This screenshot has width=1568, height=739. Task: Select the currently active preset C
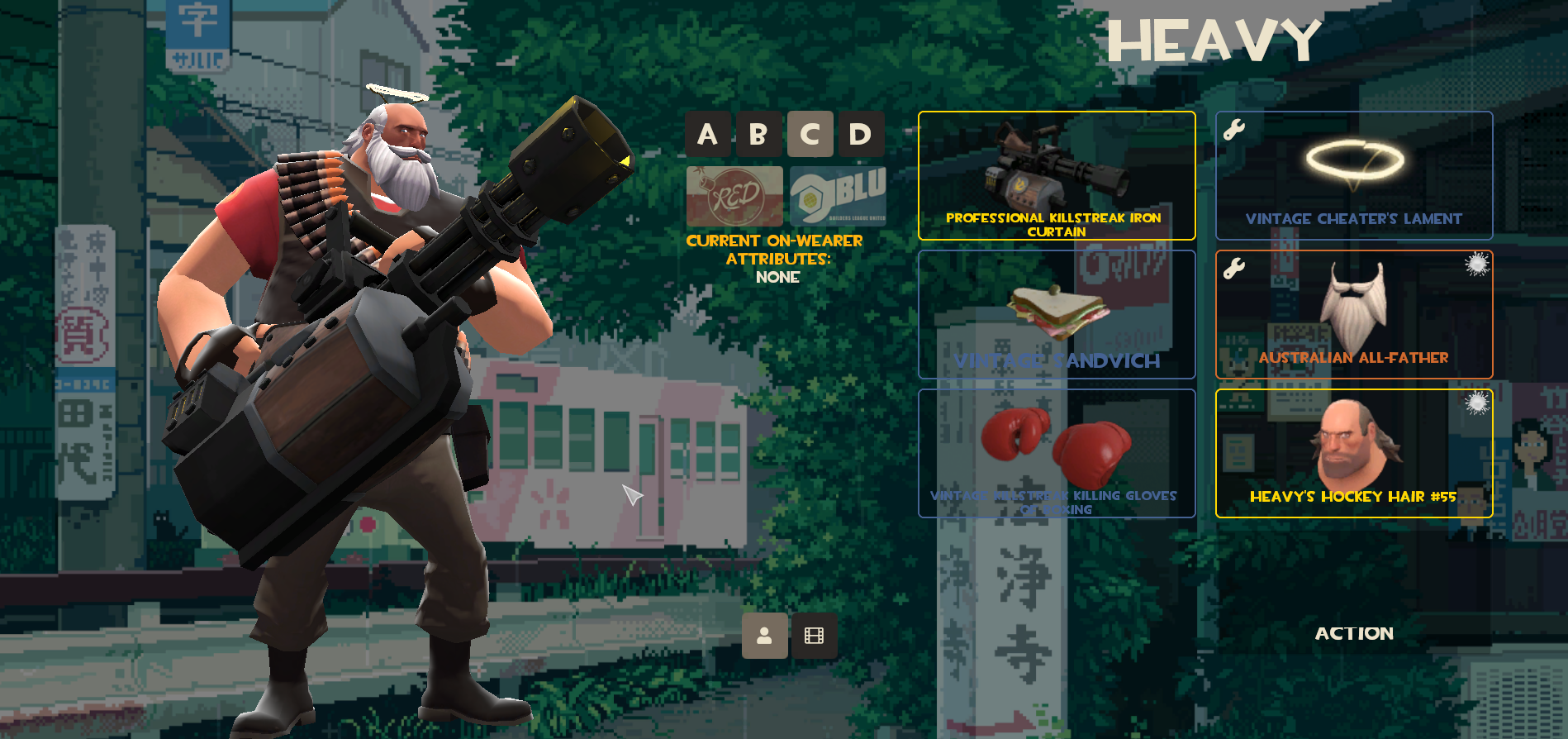coord(810,133)
